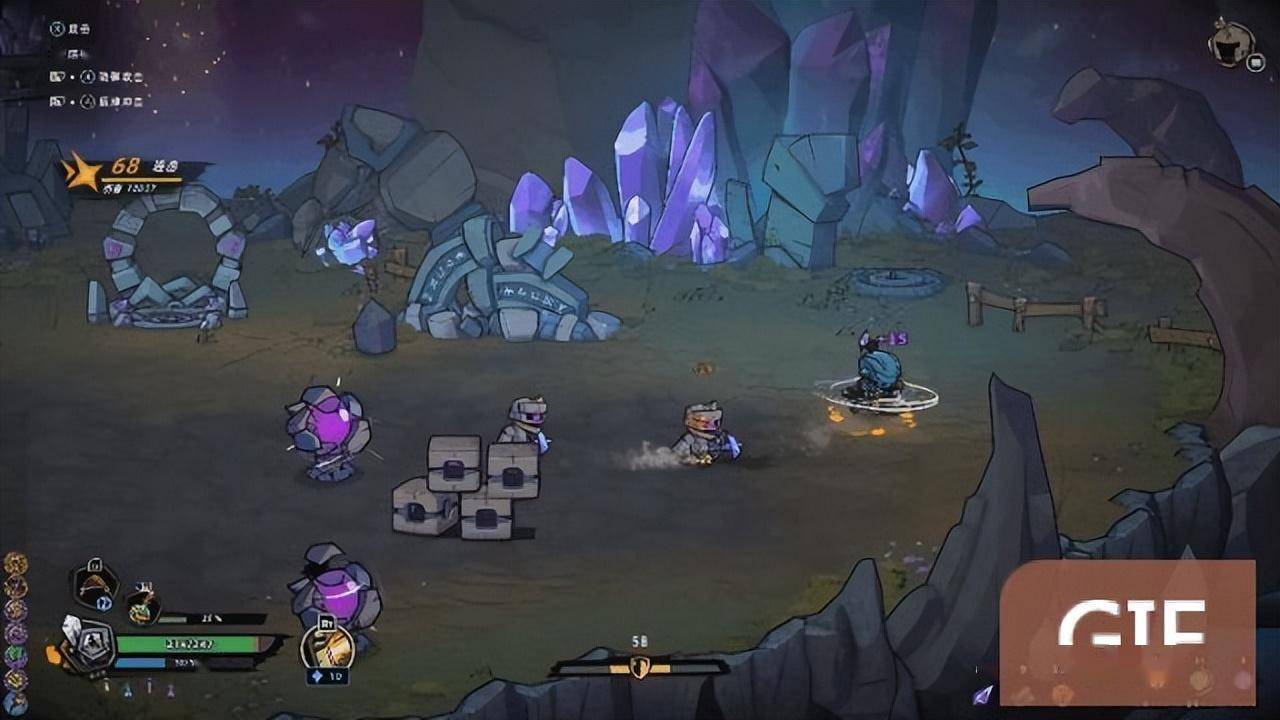This screenshot has width=1280, height=720.
Task: Click the loot bag icon in the corner
Action: pyautogui.click(x=1229, y=42)
